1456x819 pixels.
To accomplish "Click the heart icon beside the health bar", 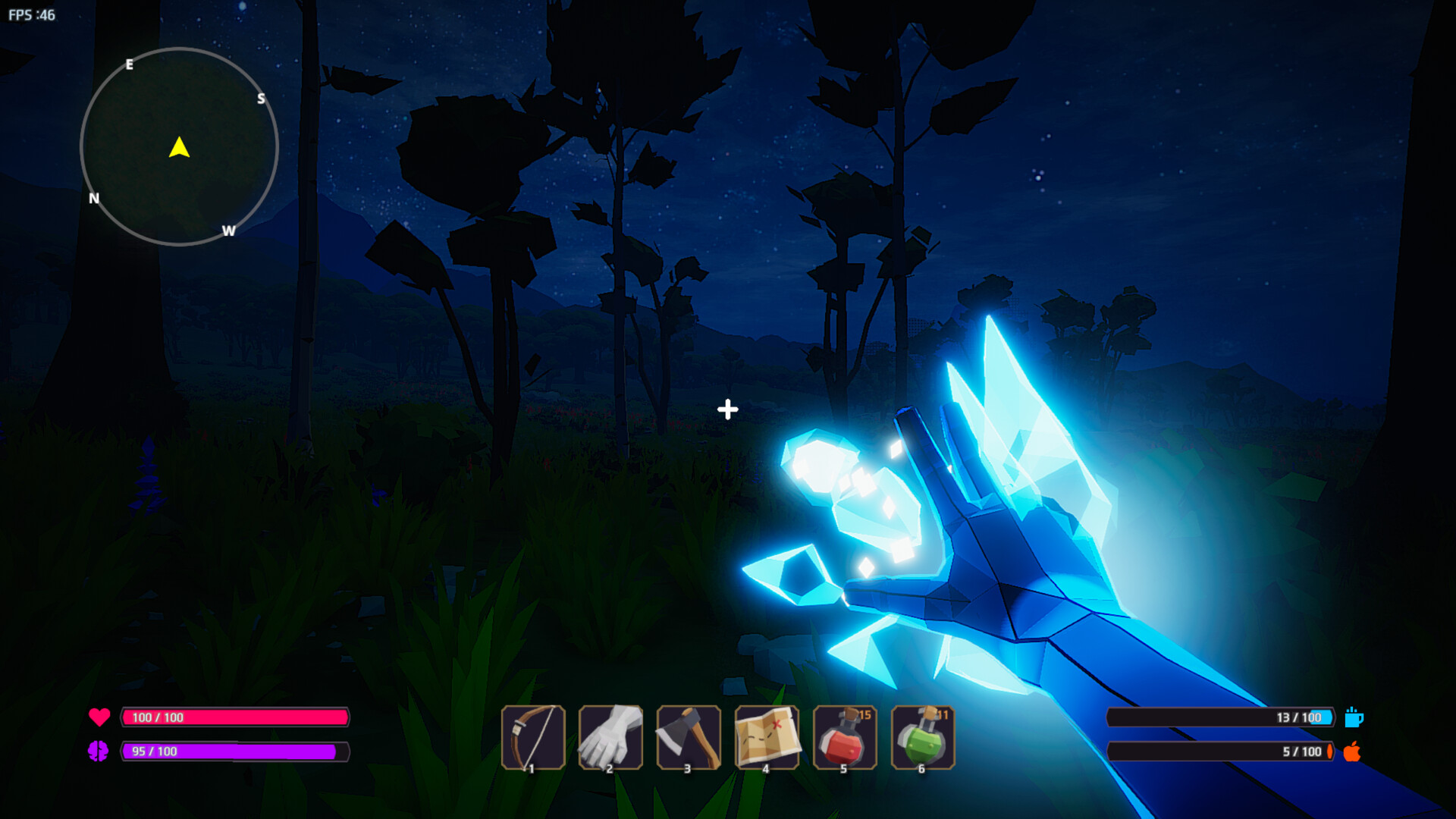I will (x=99, y=716).
